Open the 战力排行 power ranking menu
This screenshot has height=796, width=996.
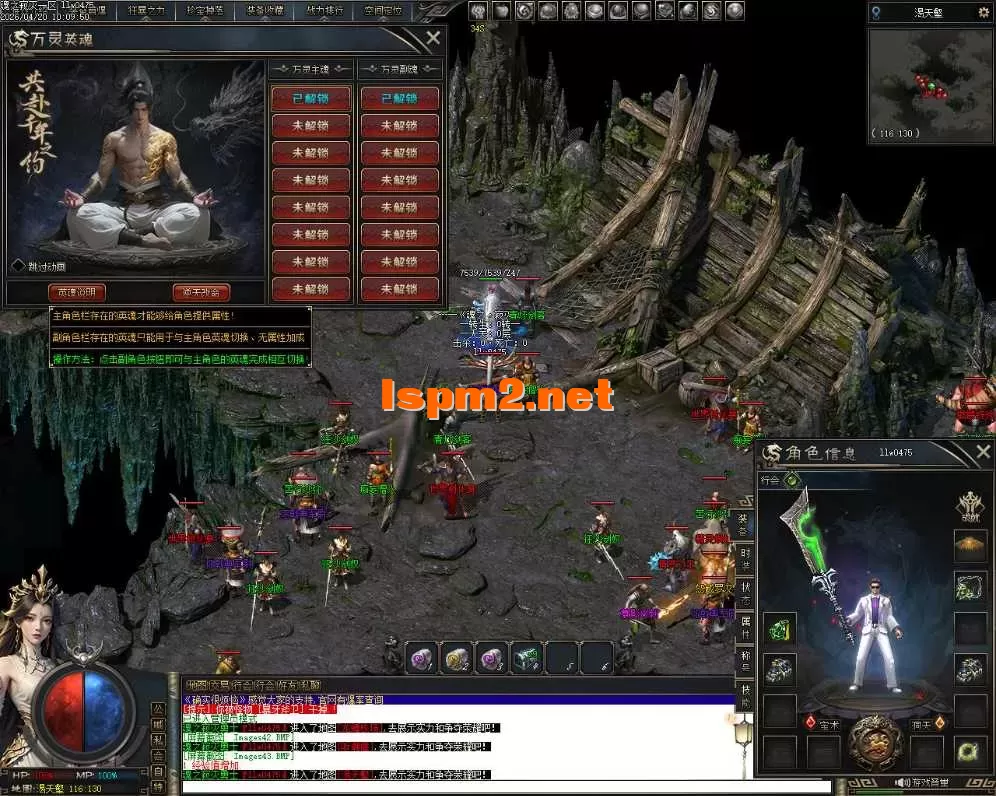[x=323, y=11]
